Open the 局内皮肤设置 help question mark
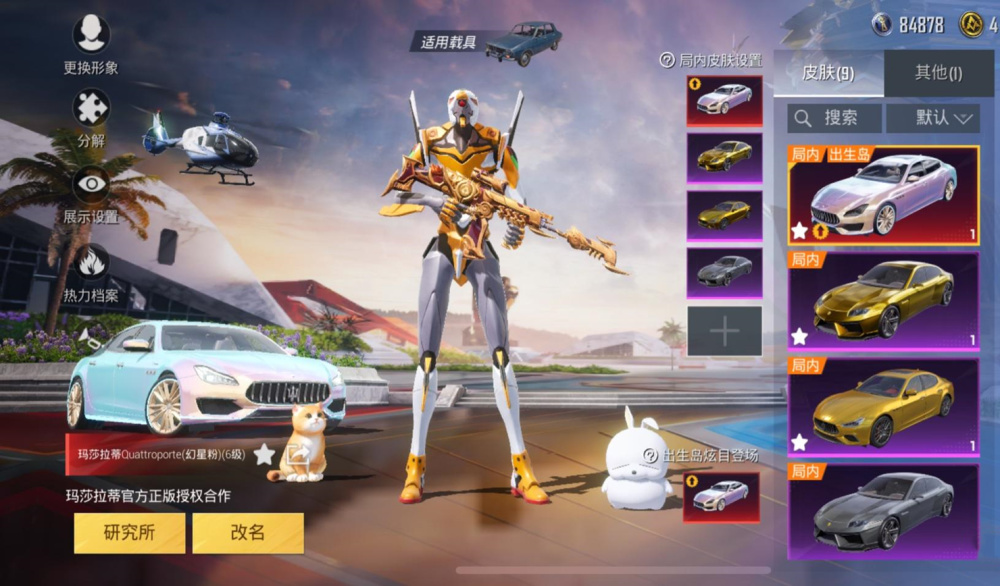Viewport: 1000px width, 586px height. (x=667, y=61)
